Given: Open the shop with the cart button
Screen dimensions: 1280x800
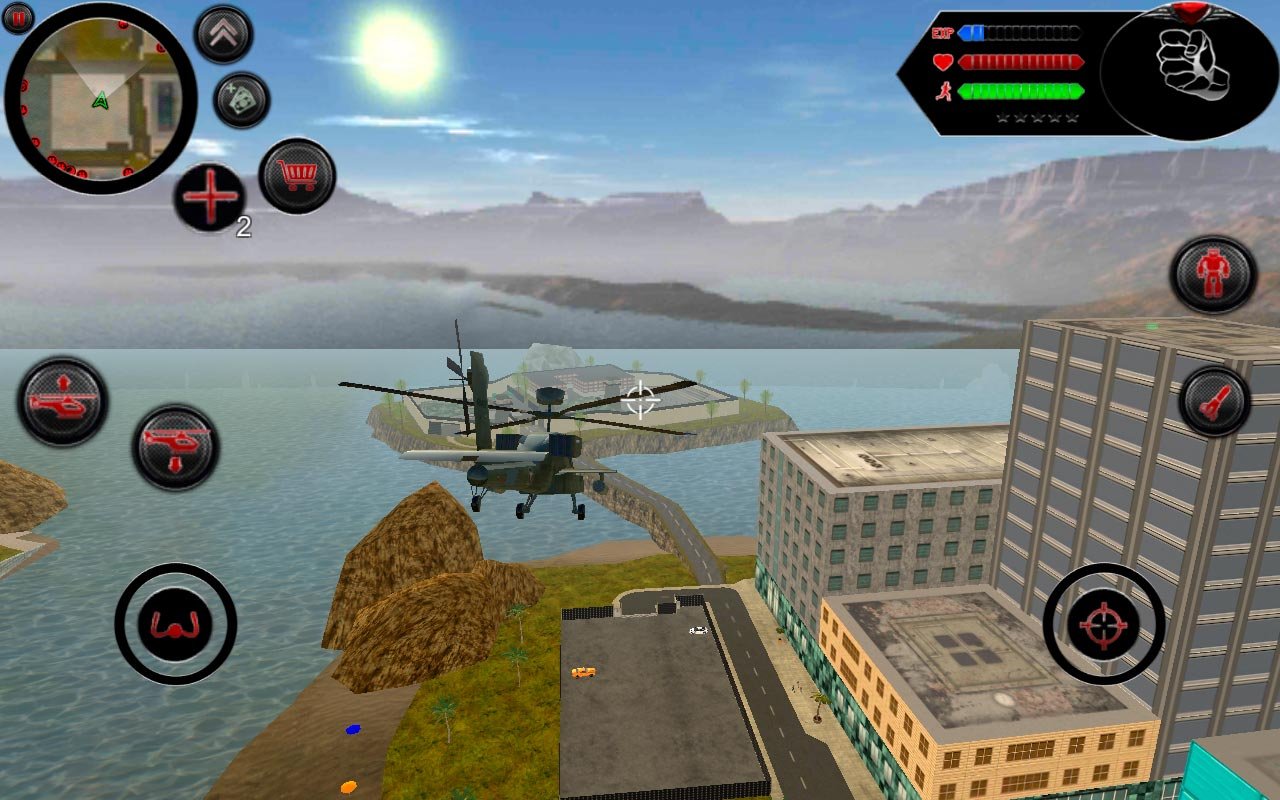Looking at the screenshot, I should click(297, 176).
